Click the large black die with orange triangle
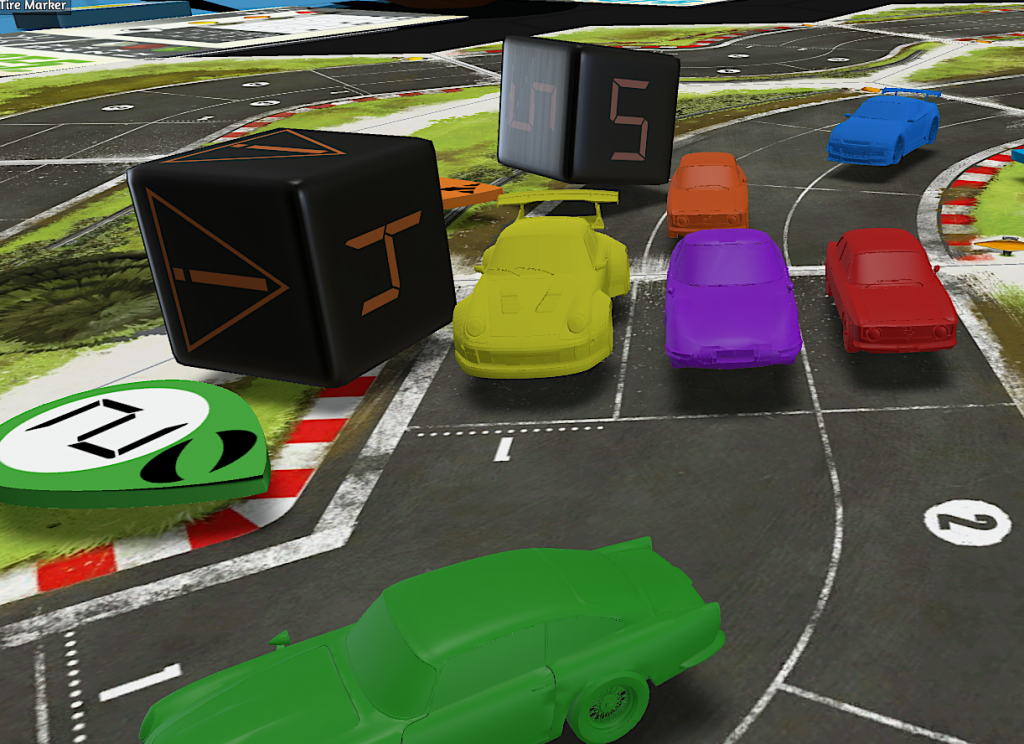This screenshot has height=744, width=1024. [x=290, y=255]
